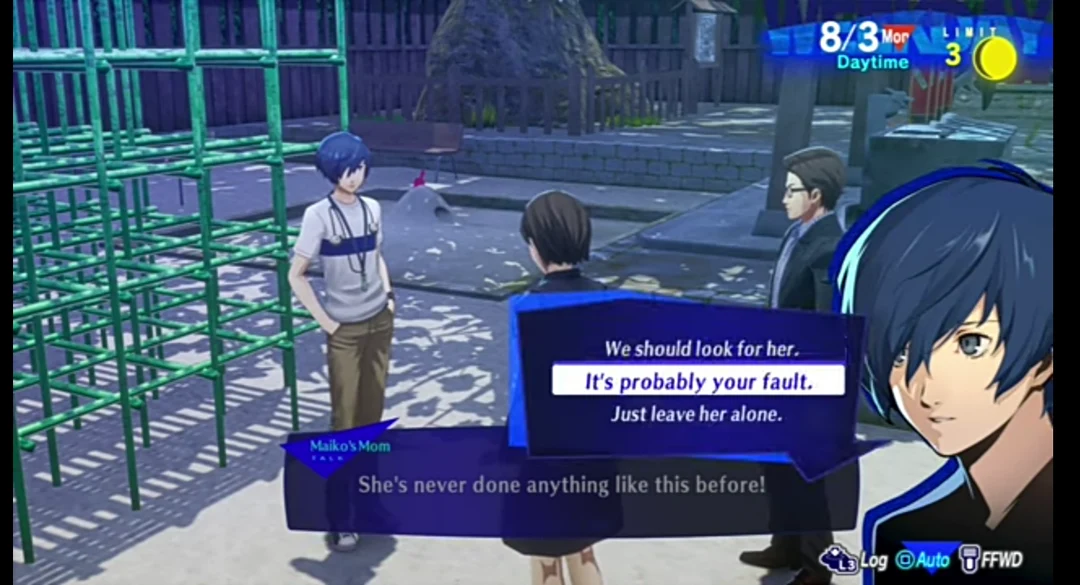Choose "We should look for her."

coord(697,349)
